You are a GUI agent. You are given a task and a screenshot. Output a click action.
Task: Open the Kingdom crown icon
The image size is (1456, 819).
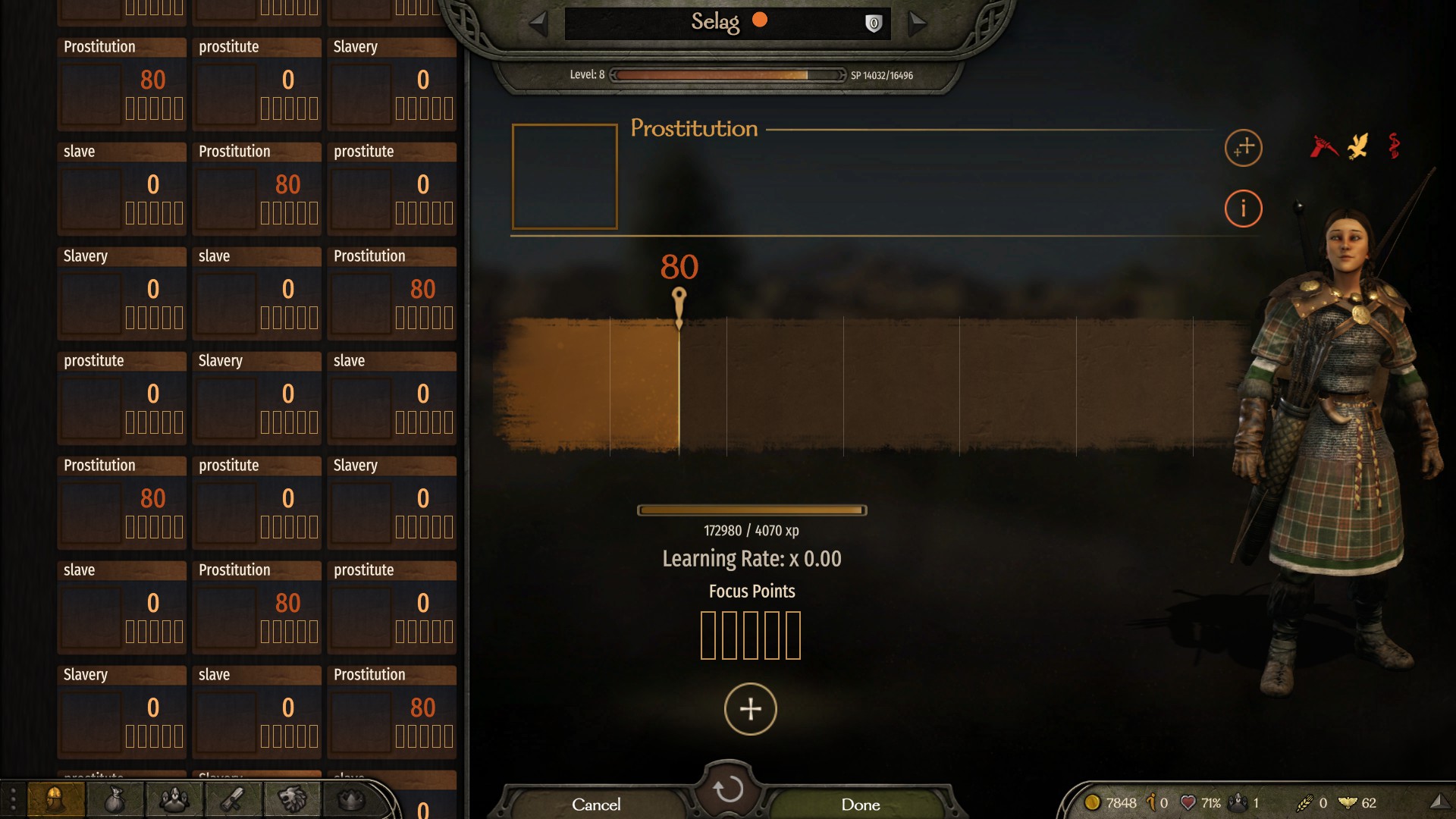[349, 799]
